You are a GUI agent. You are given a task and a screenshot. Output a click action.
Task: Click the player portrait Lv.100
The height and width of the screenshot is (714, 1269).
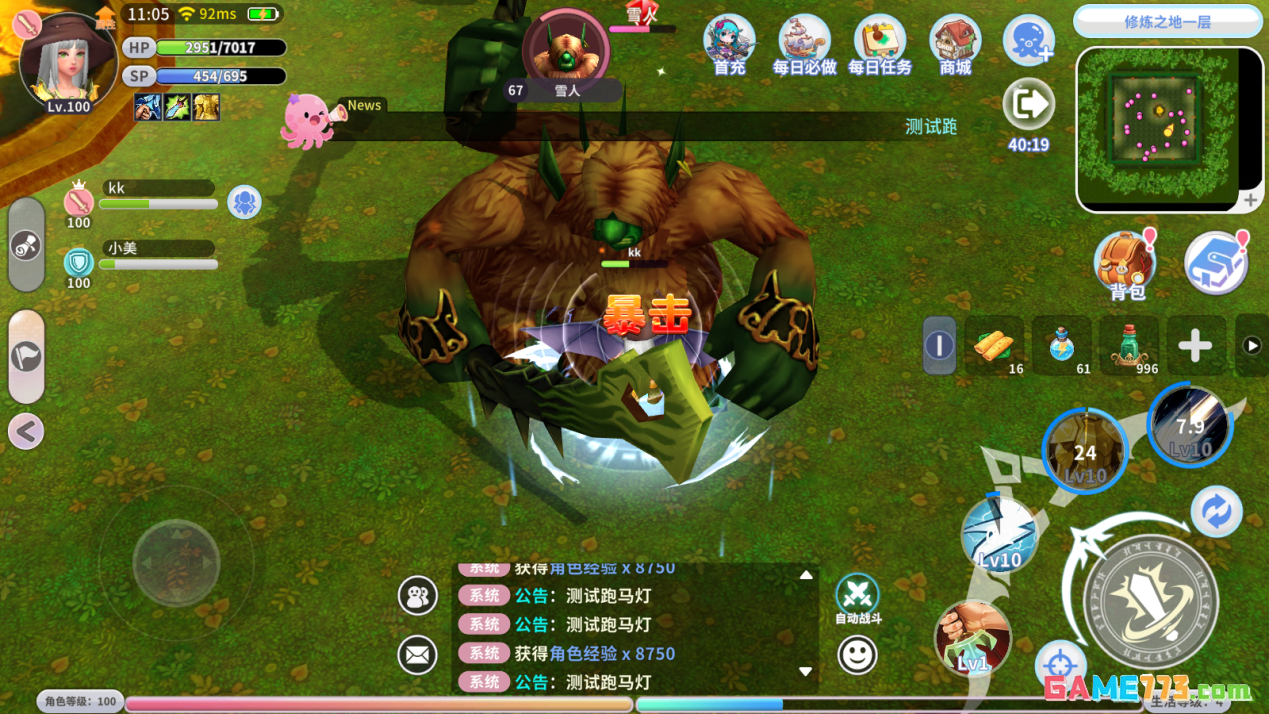(x=68, y=62)
